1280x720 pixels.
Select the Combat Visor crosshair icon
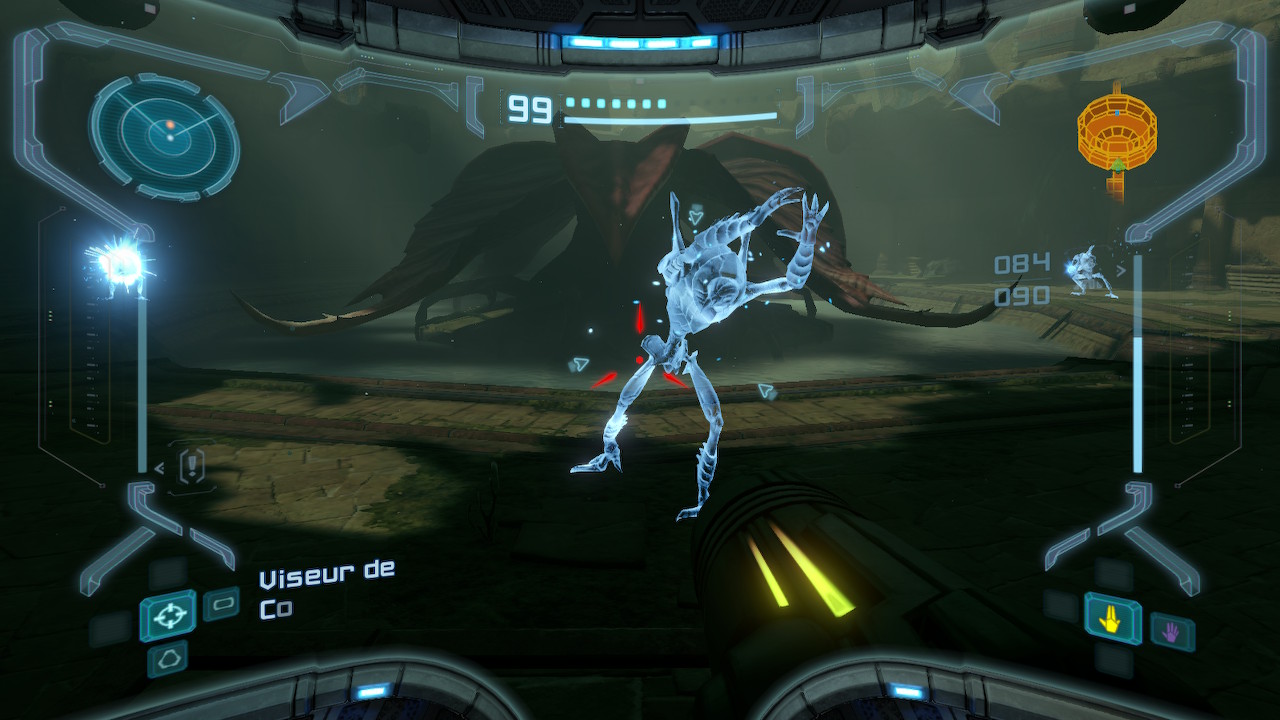pyautogui.click(x=167, y=615)
